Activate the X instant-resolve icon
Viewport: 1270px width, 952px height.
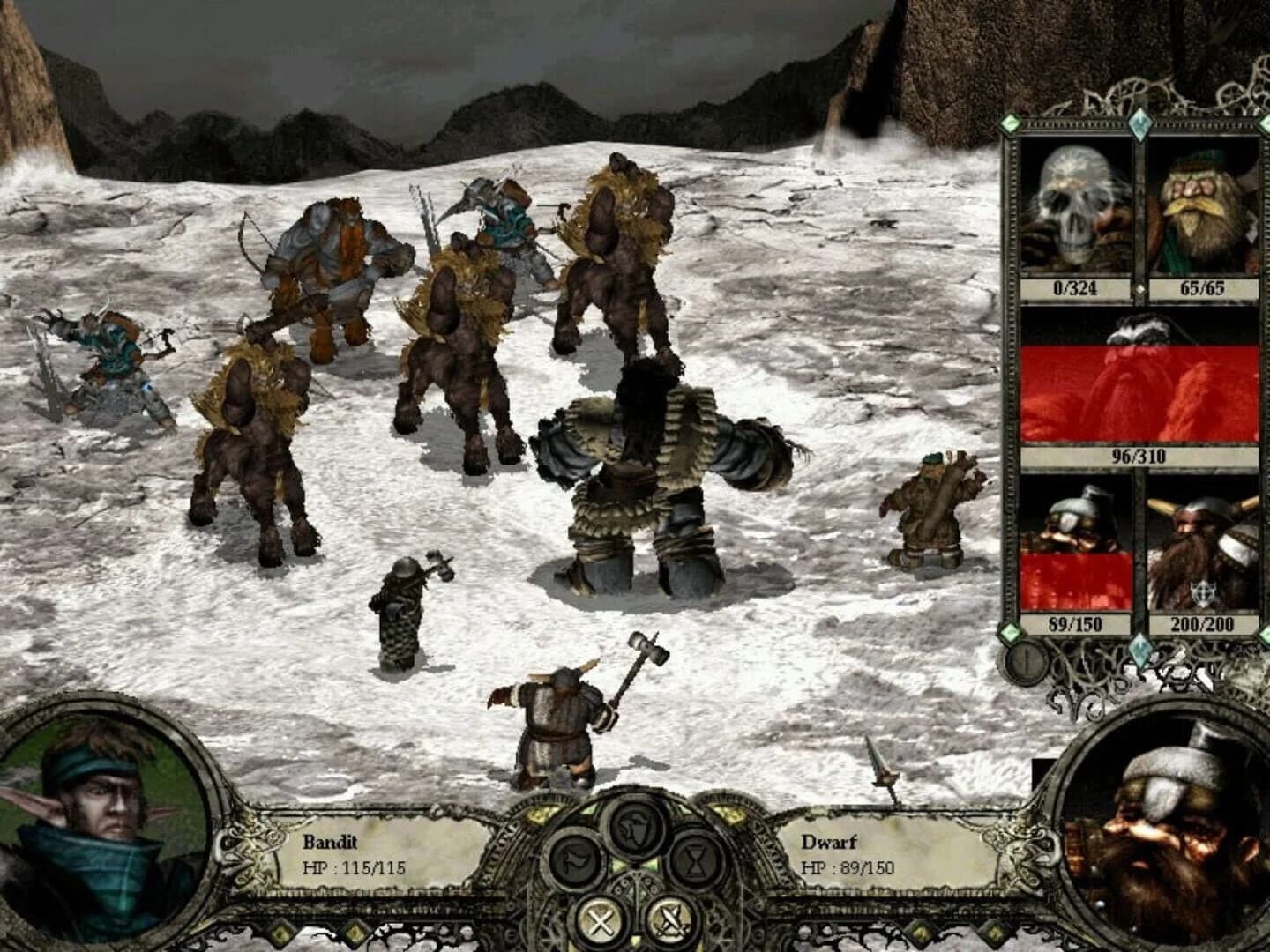click(601, 919)
